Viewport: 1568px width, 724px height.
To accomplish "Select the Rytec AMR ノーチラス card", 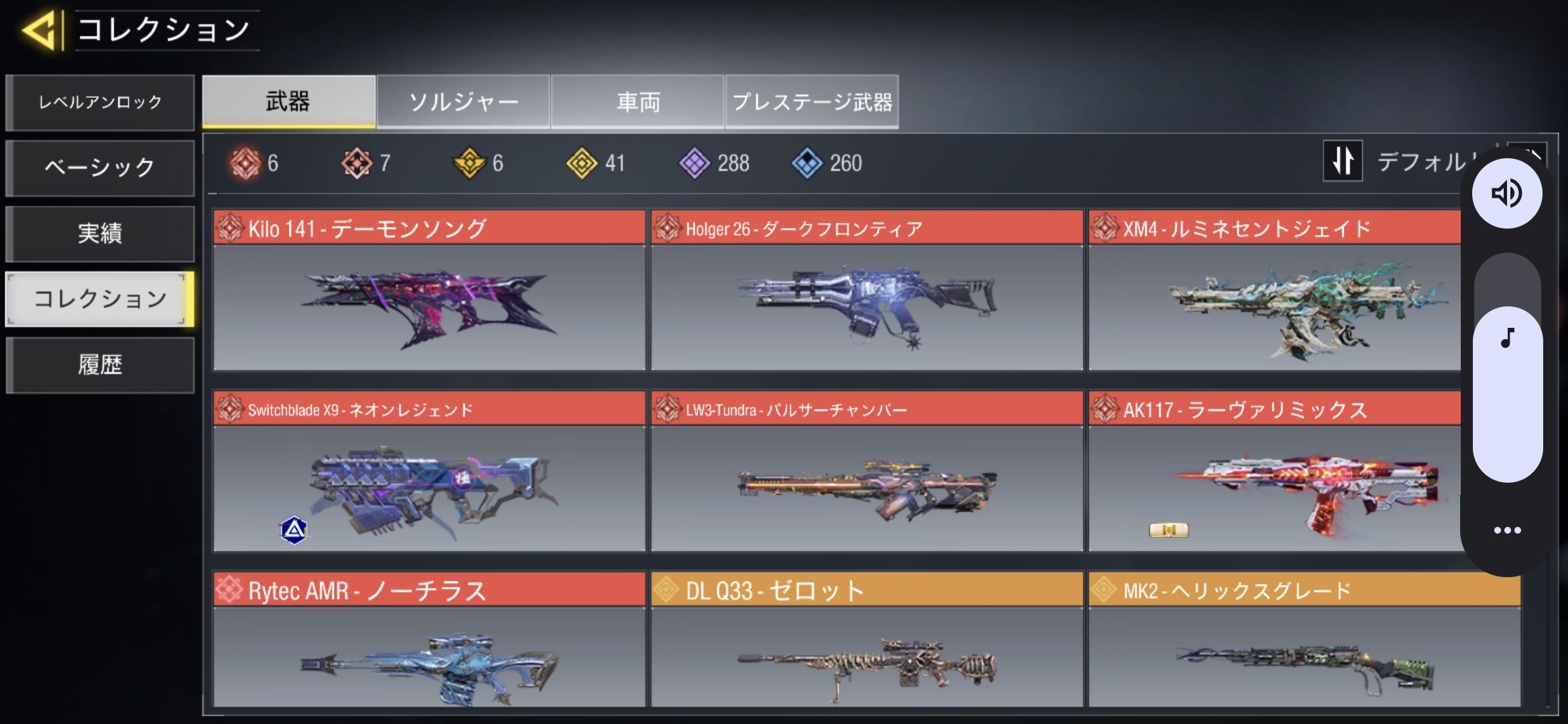I will tap(429, 640).
